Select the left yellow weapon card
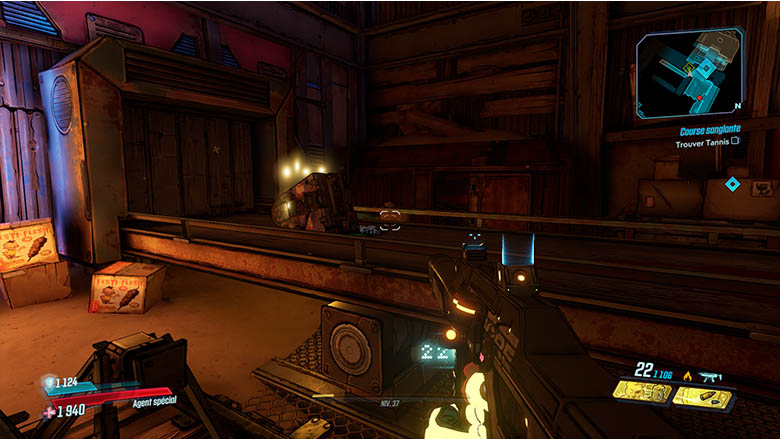This screenshot has height=439, width=780. click(x=642, y=393)
